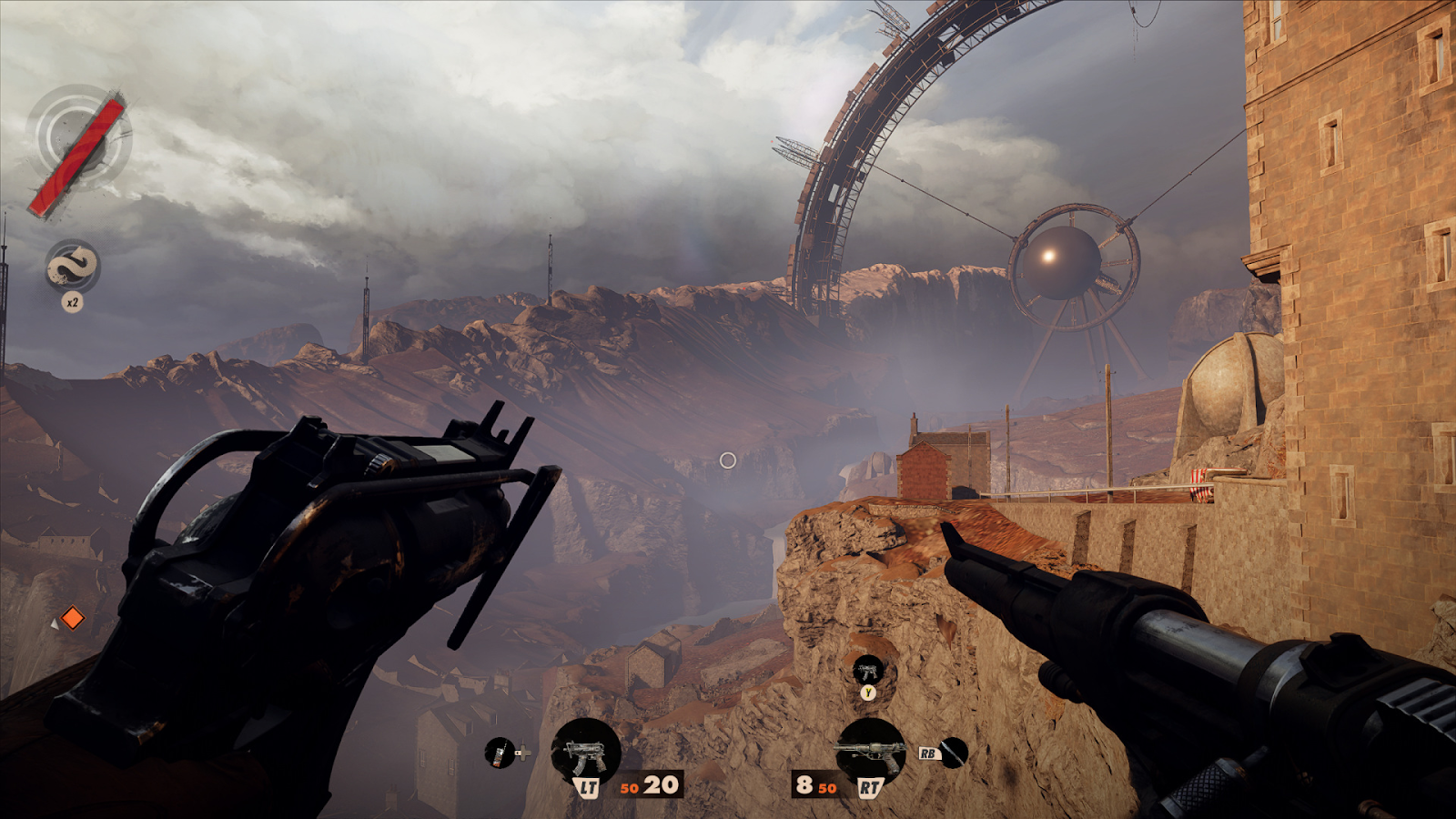Click the machete melee icon

pyautogui.click(x=953, y=753)
